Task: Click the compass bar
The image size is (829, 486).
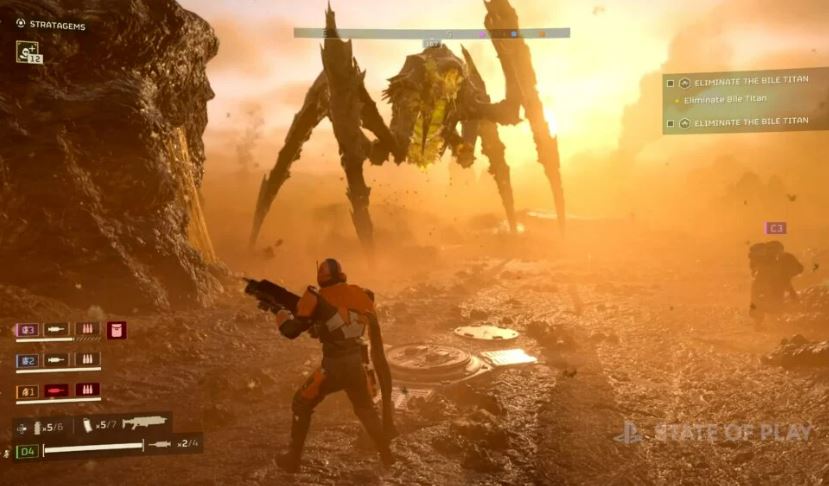Action: 431,32
